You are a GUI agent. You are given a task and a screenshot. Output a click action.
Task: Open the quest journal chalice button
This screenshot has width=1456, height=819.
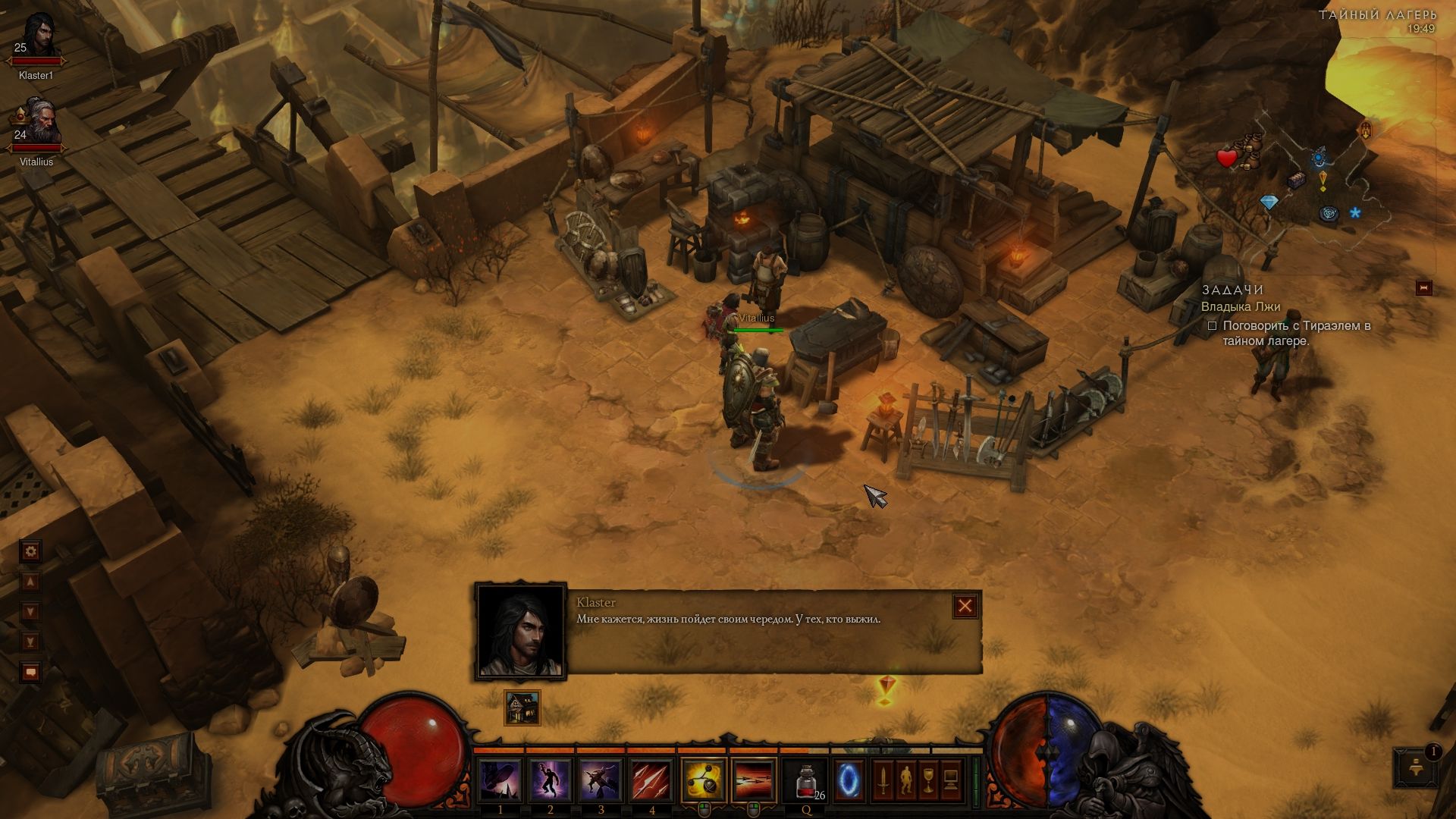pyautogui.click(x=928, y=780)
